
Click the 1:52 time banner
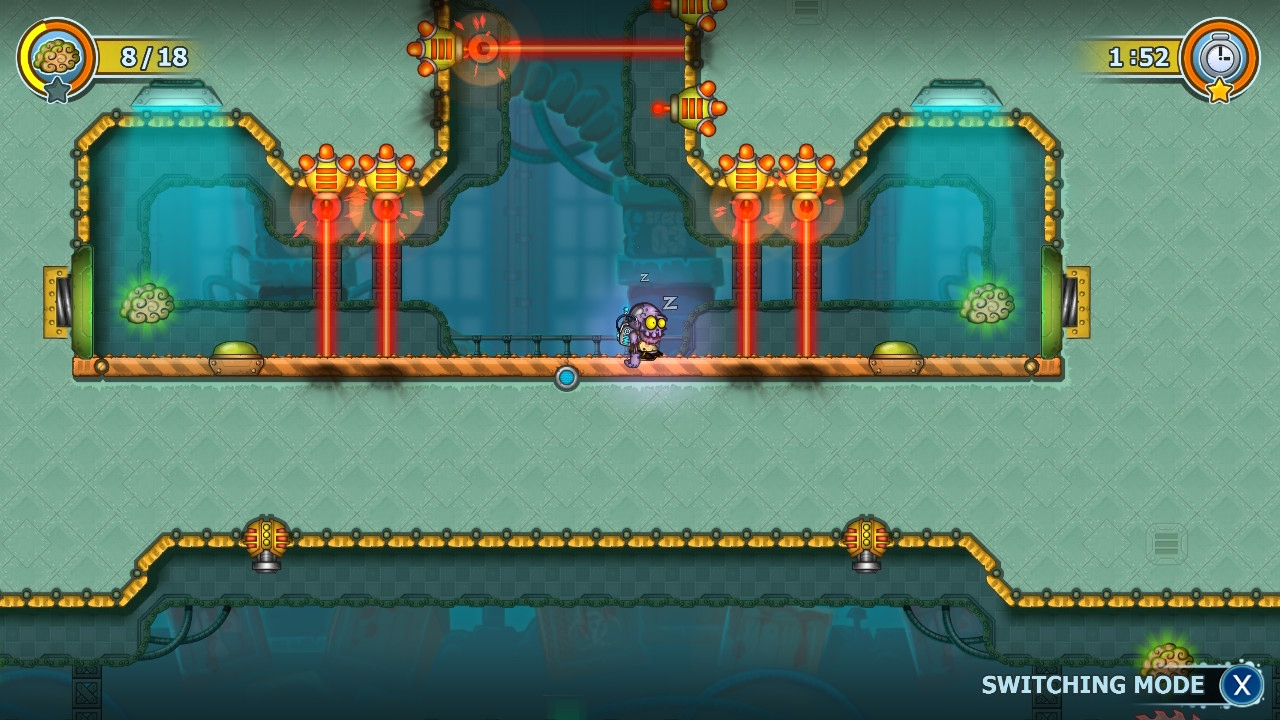pyautogui.click(x=1140, y=57)
